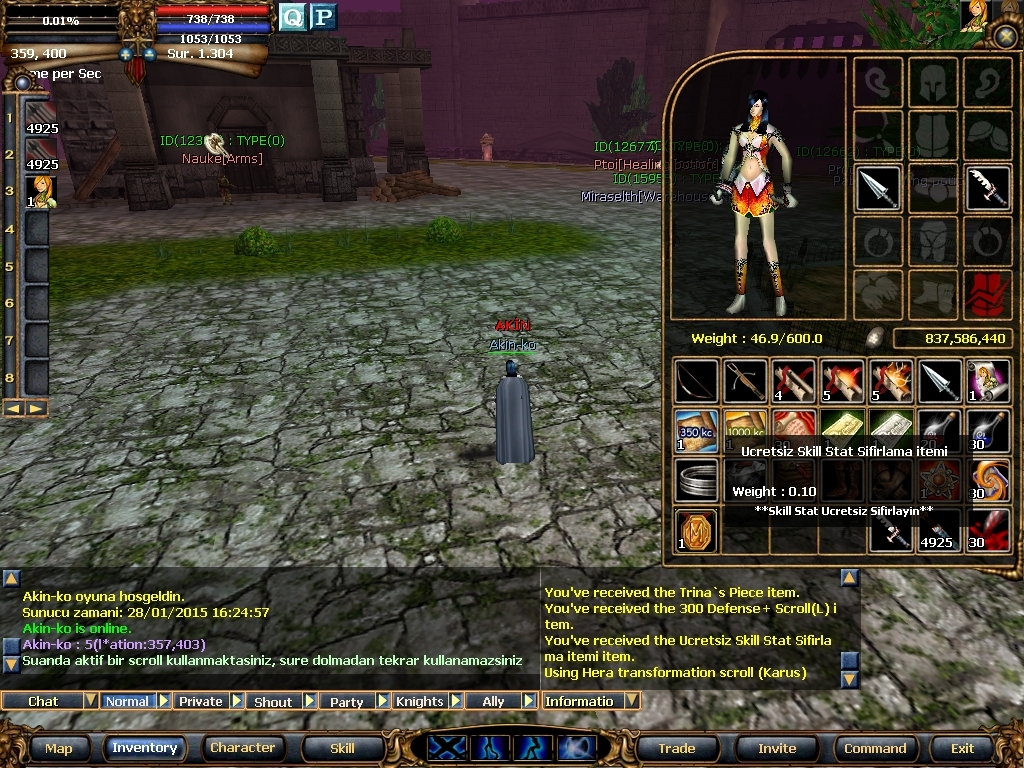This screenshot has height=768, width=1024.
Task: Click the Inventory button
Action: pos(144,748)
